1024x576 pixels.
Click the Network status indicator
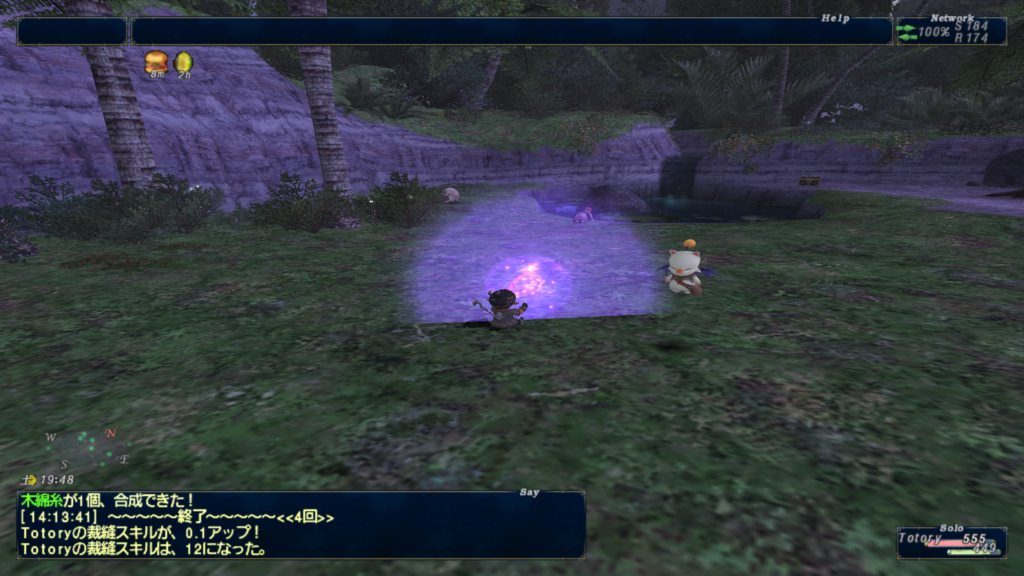[950, 31]
